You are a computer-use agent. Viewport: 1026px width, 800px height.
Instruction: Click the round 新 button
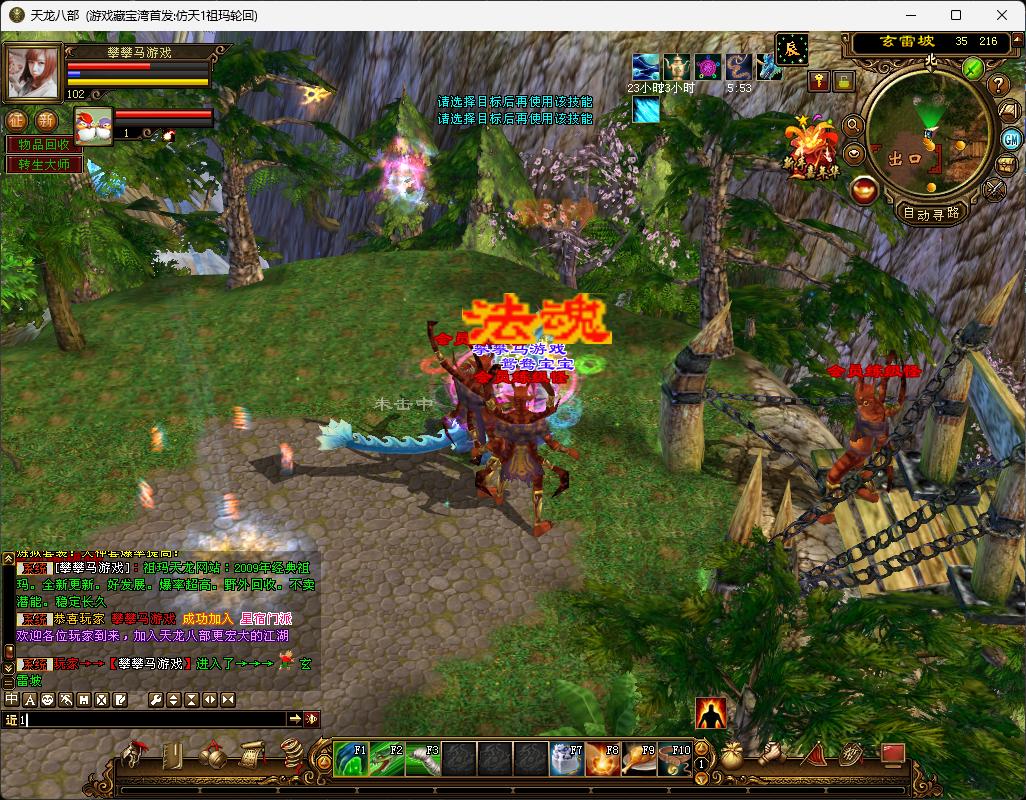tap(46, 120)
